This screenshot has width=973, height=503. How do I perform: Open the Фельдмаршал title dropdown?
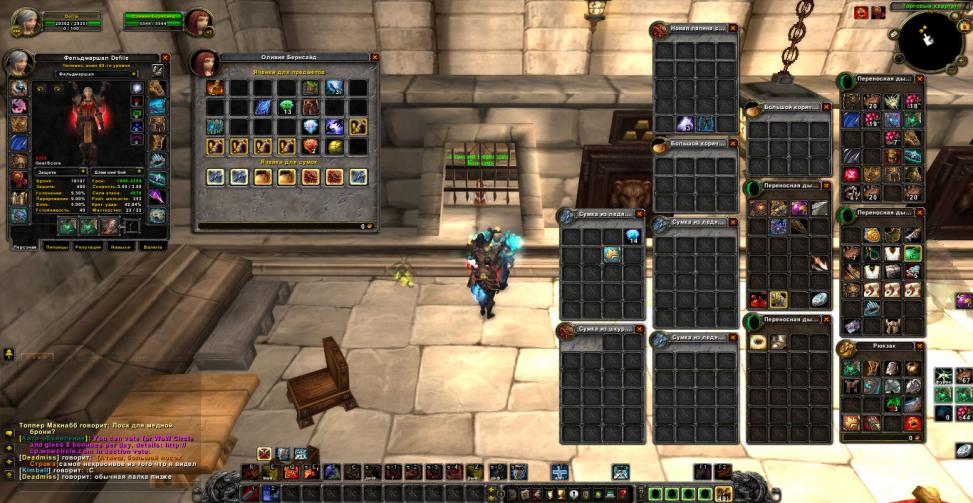[x=134, y=73]
